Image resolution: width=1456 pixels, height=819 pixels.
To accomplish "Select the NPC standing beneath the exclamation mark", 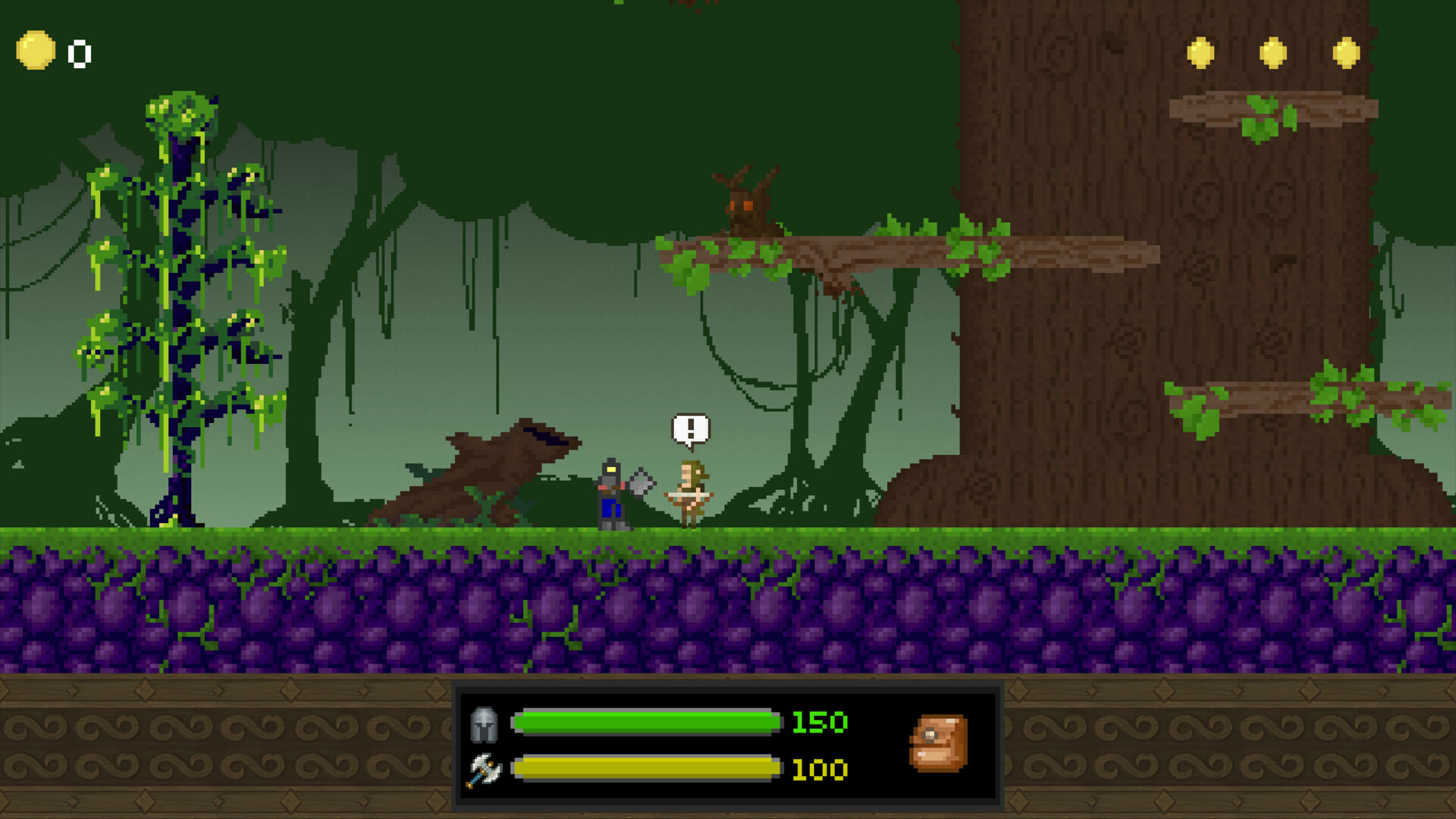I will pyautogui.click(x=692, y=493).
